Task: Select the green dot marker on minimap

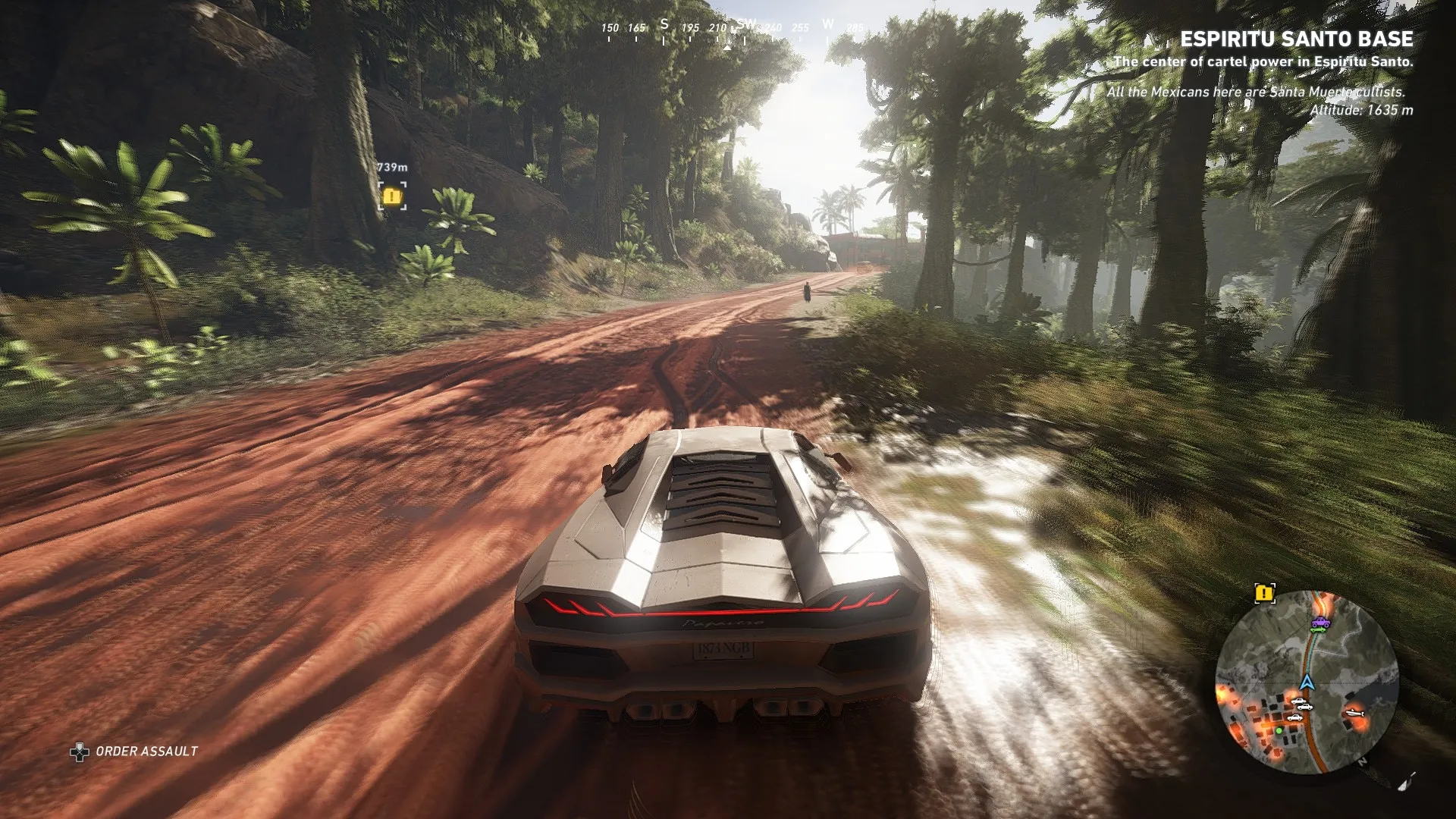Action: tap(1279, 730)
